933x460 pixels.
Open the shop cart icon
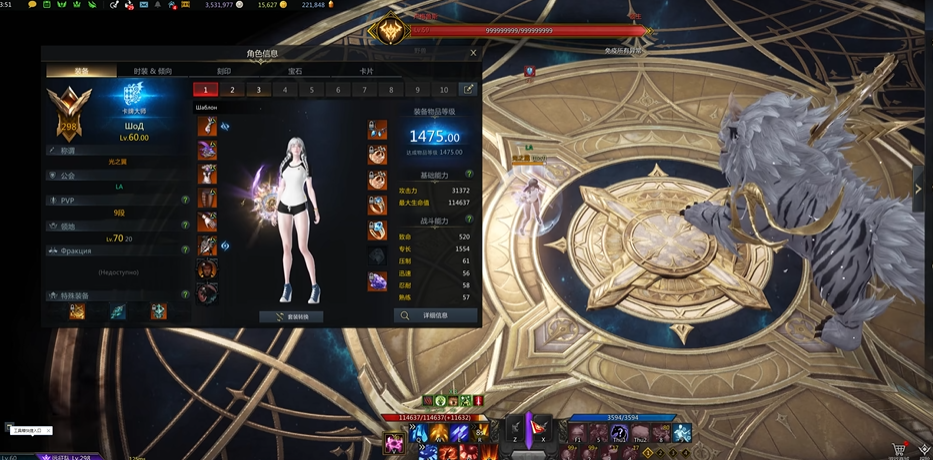pos(899,451)
